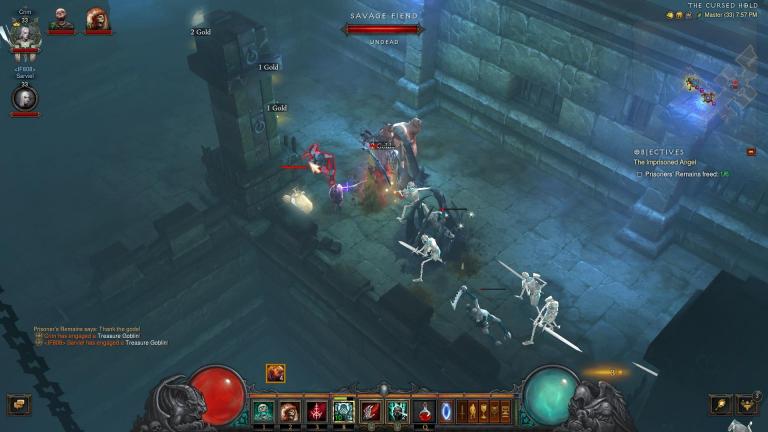The image size is (768, 432).
Task: Activate the fourth skill with the grey armored figure
Action: 344,410
